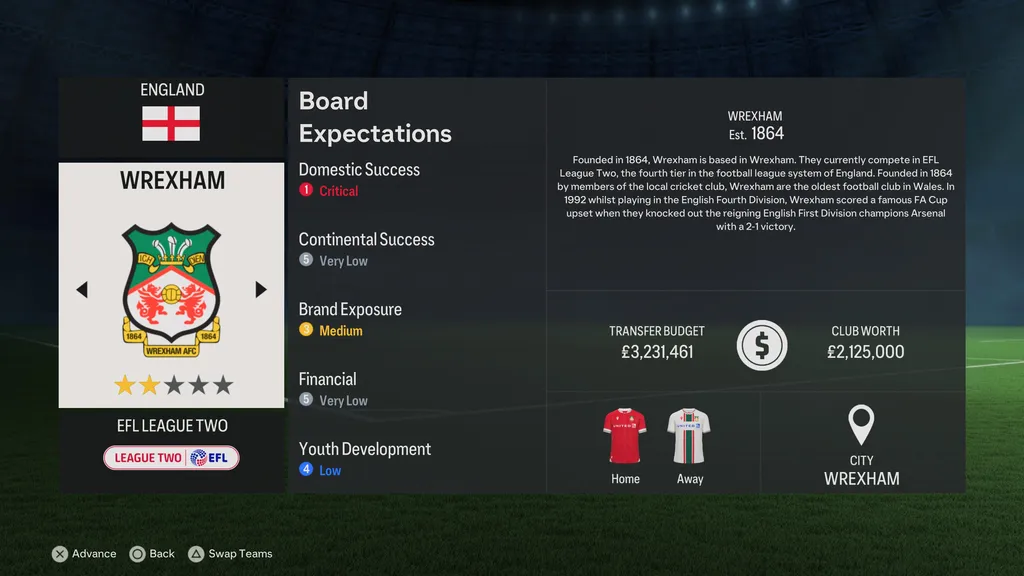Select the previous team with the left arrow
1024x576 pixels.
(x=82, y=289)
